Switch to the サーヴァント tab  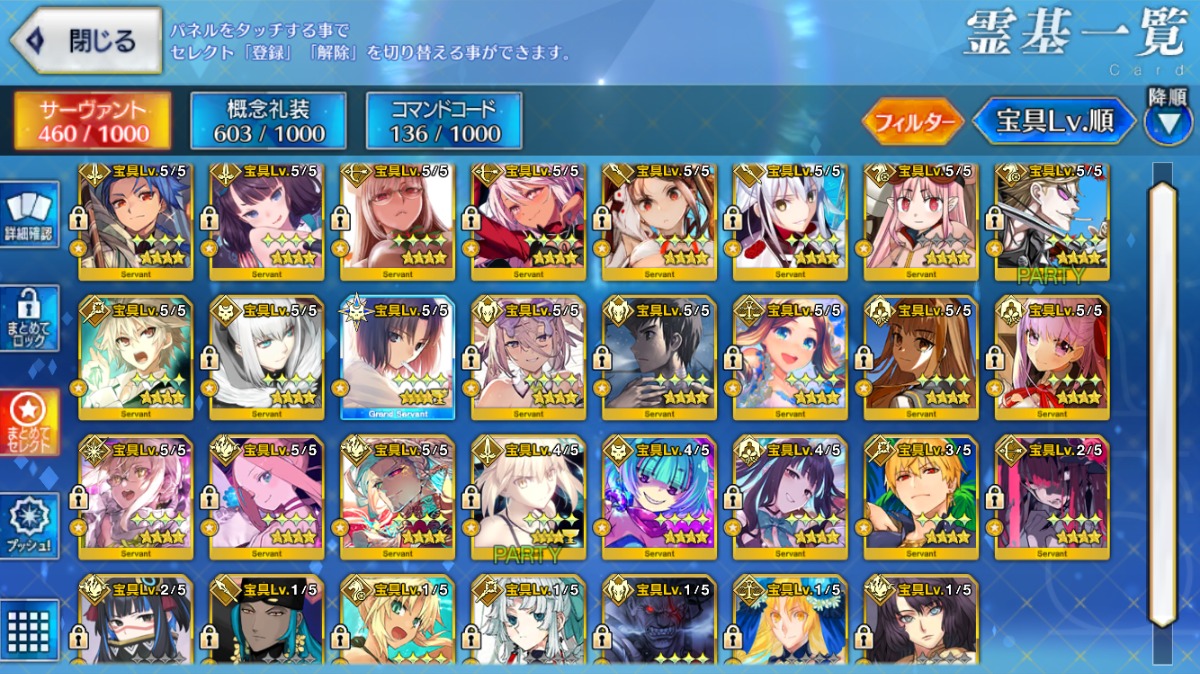tap(93, 121)
